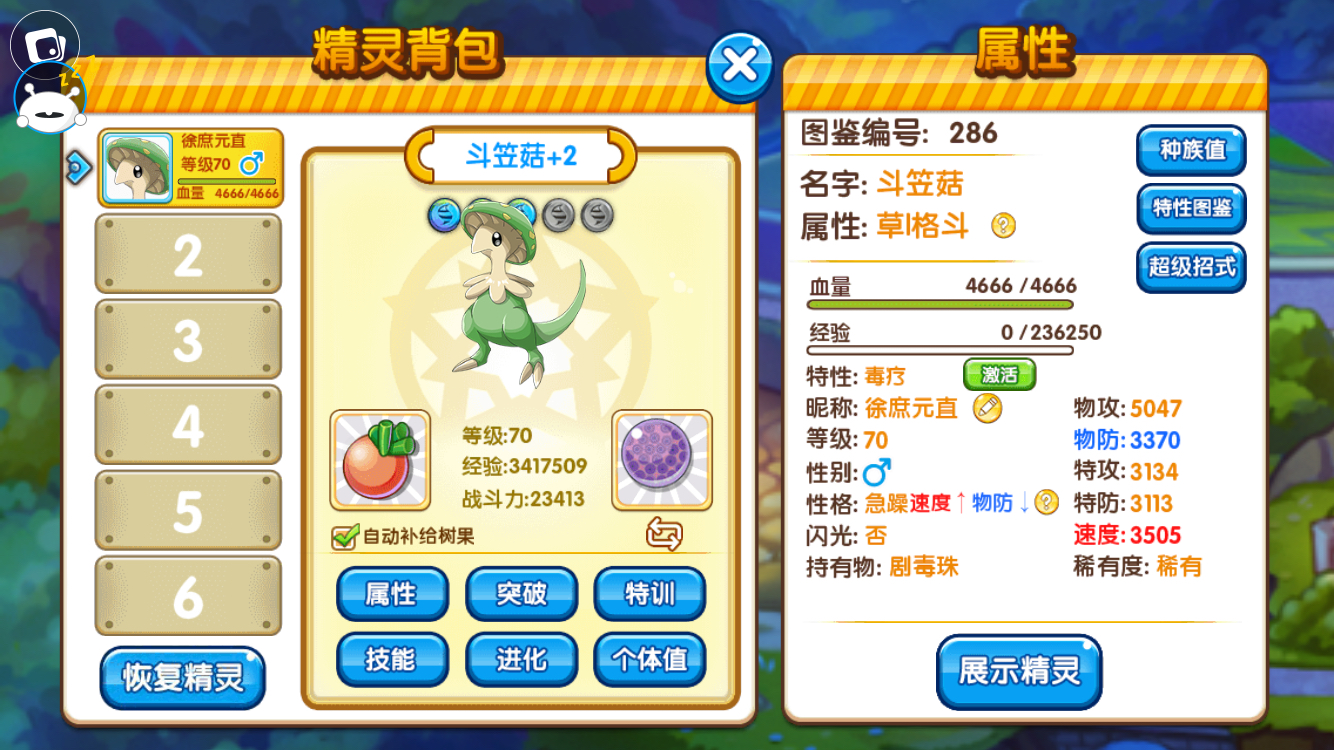Viewport: 1334px width, 750px height.
Task: Select empty party slot 2
Action: 188,253
